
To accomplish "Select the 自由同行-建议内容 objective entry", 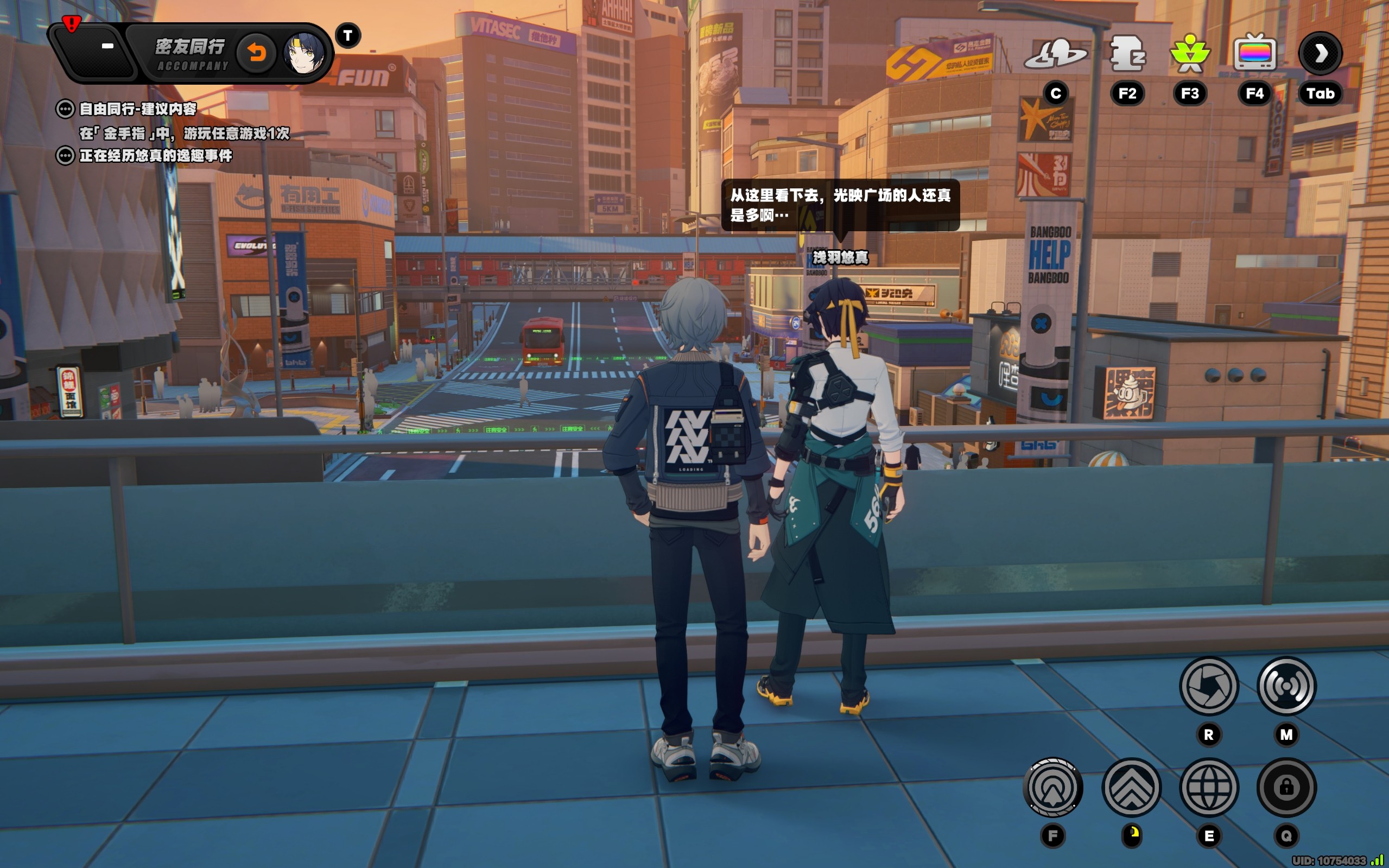I will (138, 109).
